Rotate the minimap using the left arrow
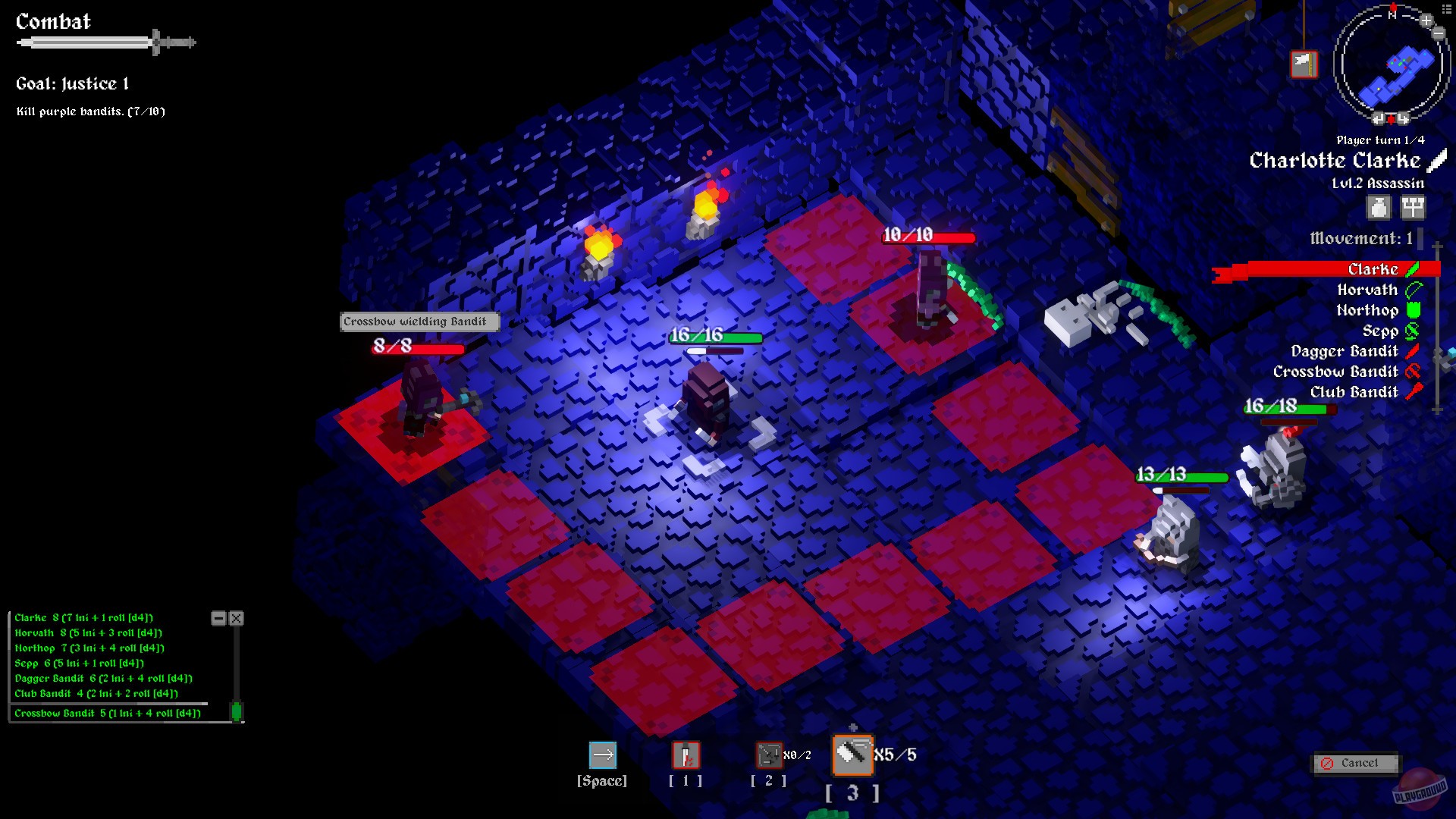 pos(1378,118)
